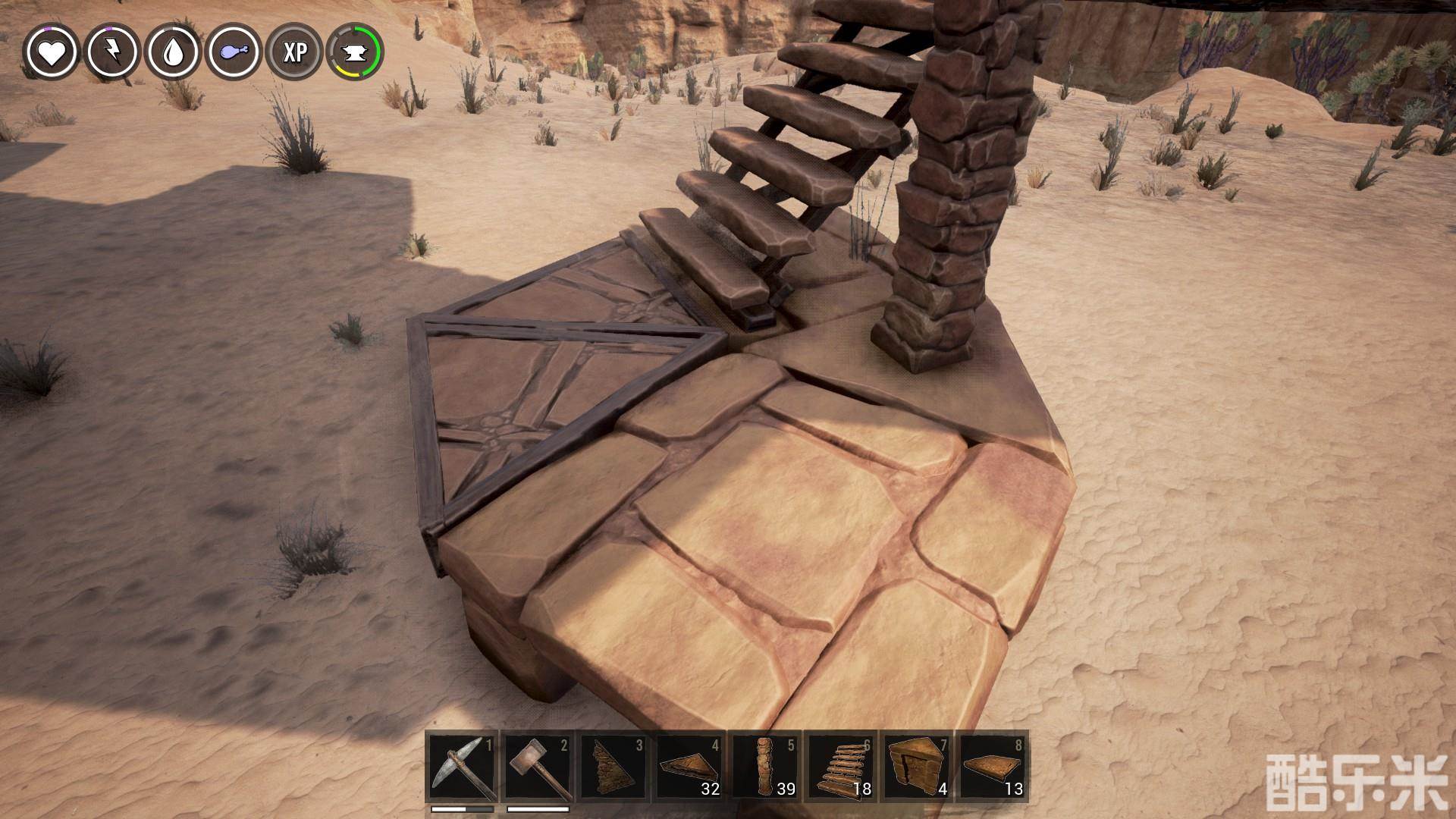This screenshot has width=1456, height=819.
Task: Choose the sloped wall piece in slot 3
Action: (613, 767)
